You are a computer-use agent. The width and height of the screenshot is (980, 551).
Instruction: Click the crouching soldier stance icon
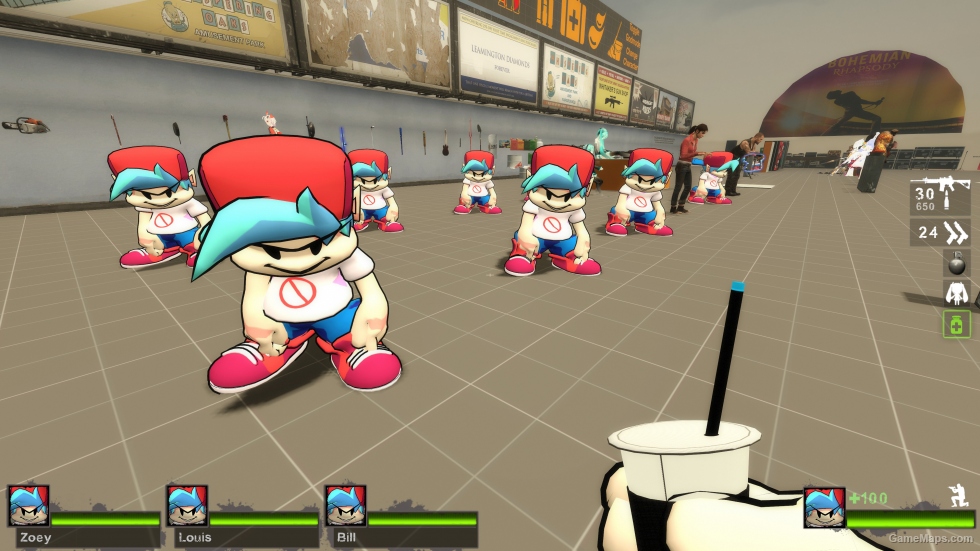pos(956,494)
